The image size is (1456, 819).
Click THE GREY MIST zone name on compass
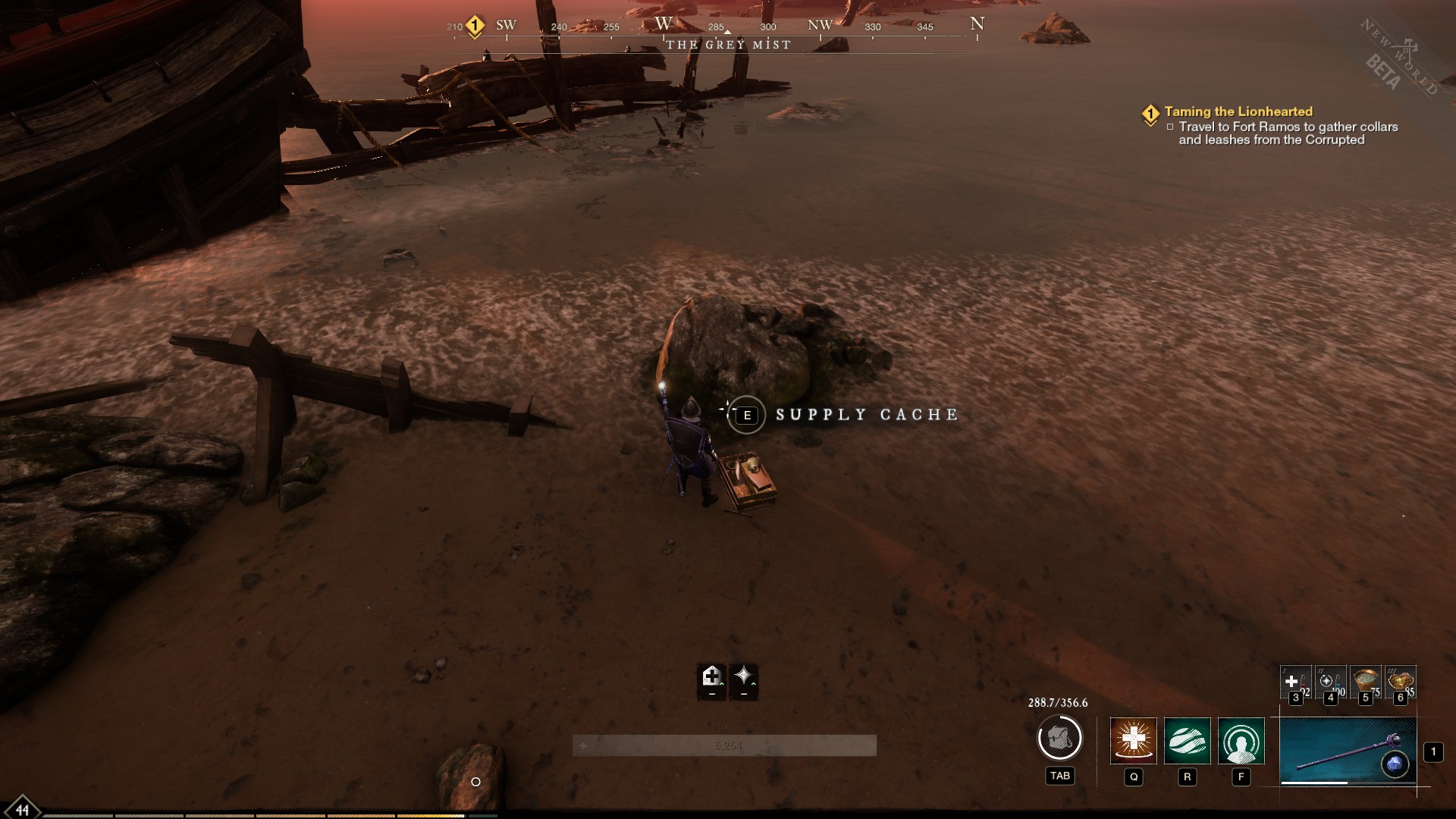click(726, 45)
